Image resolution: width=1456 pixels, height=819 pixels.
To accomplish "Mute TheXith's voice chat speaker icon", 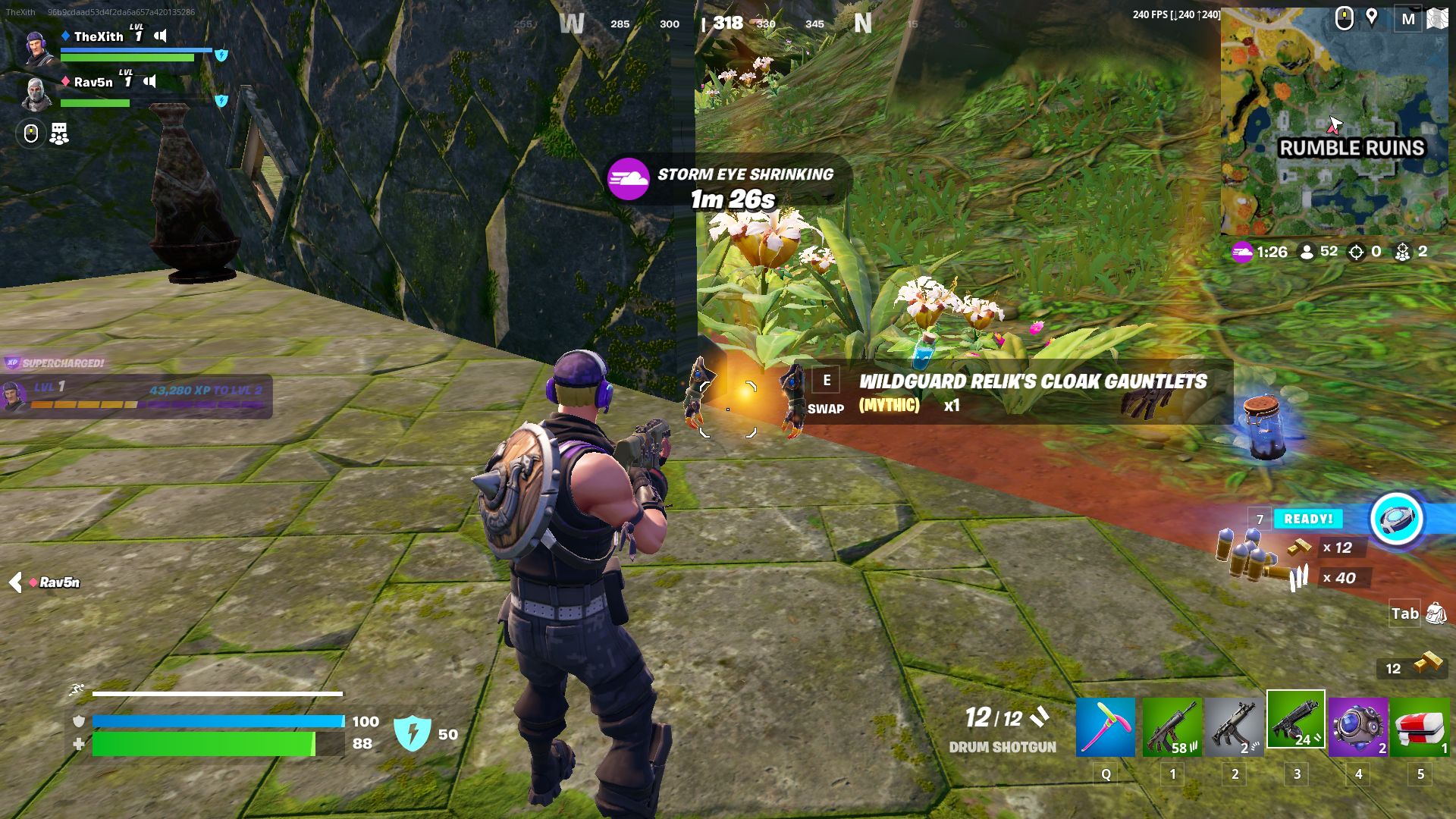I will coord(161,36).
